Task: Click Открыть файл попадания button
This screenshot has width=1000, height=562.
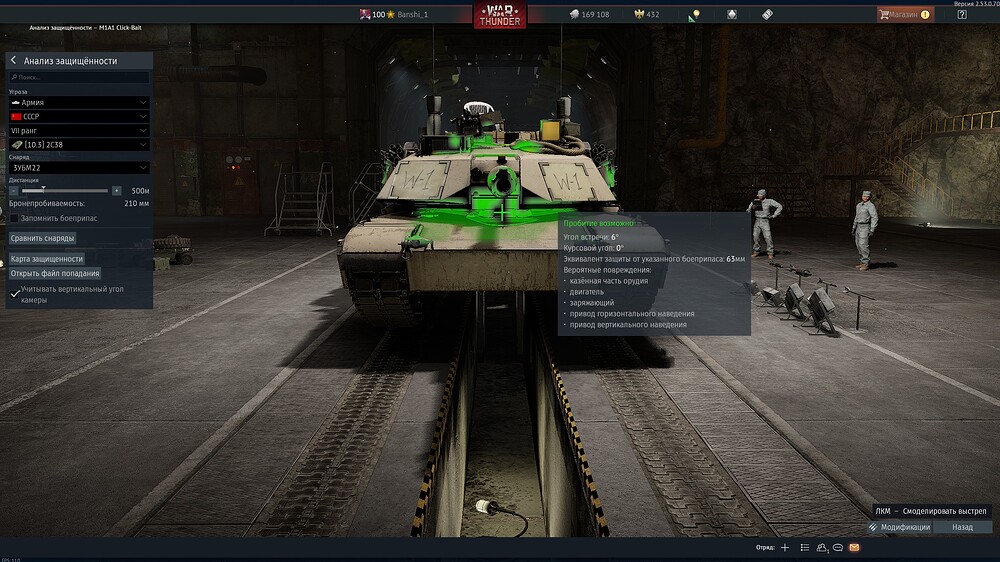Action: coord(55,273)
